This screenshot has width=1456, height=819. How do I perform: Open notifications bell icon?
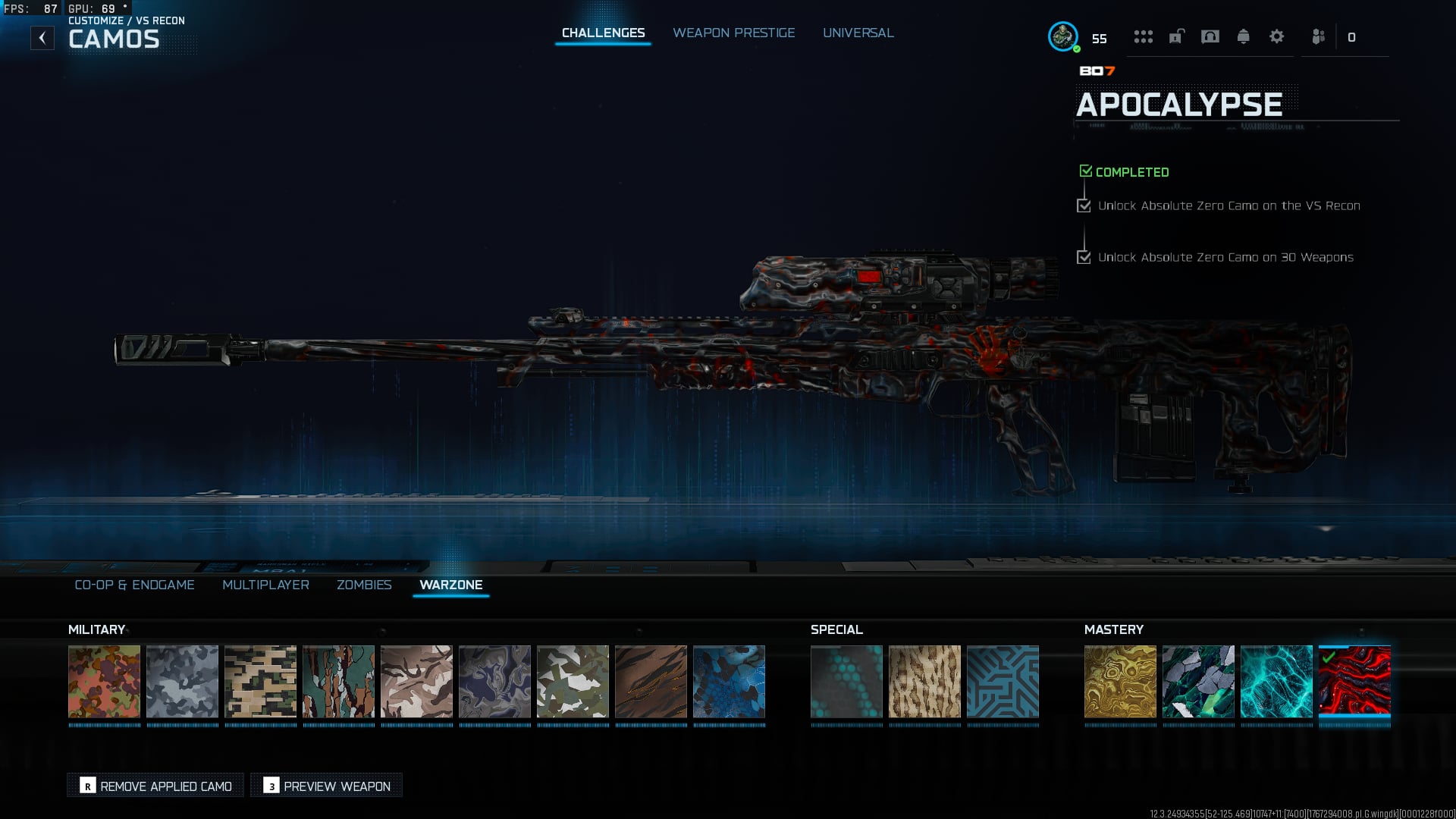click(x=1243, y=36)
